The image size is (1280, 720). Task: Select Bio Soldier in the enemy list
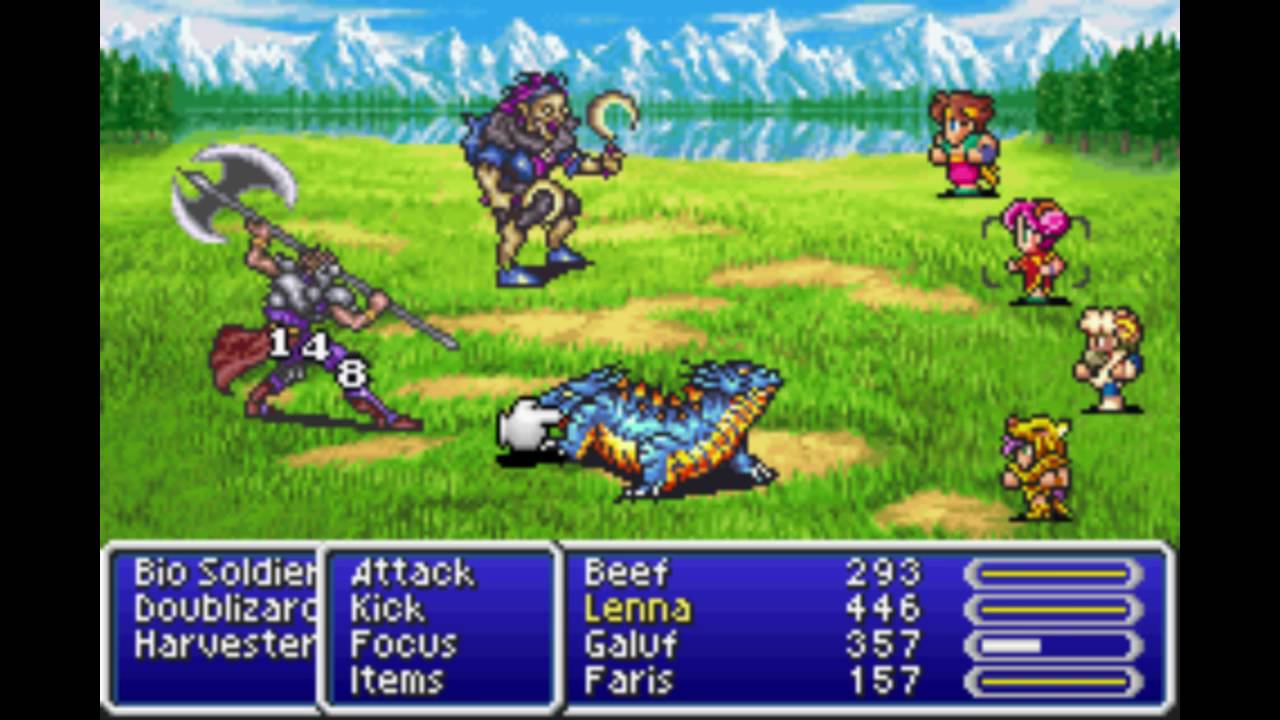[x=224, y=573]
